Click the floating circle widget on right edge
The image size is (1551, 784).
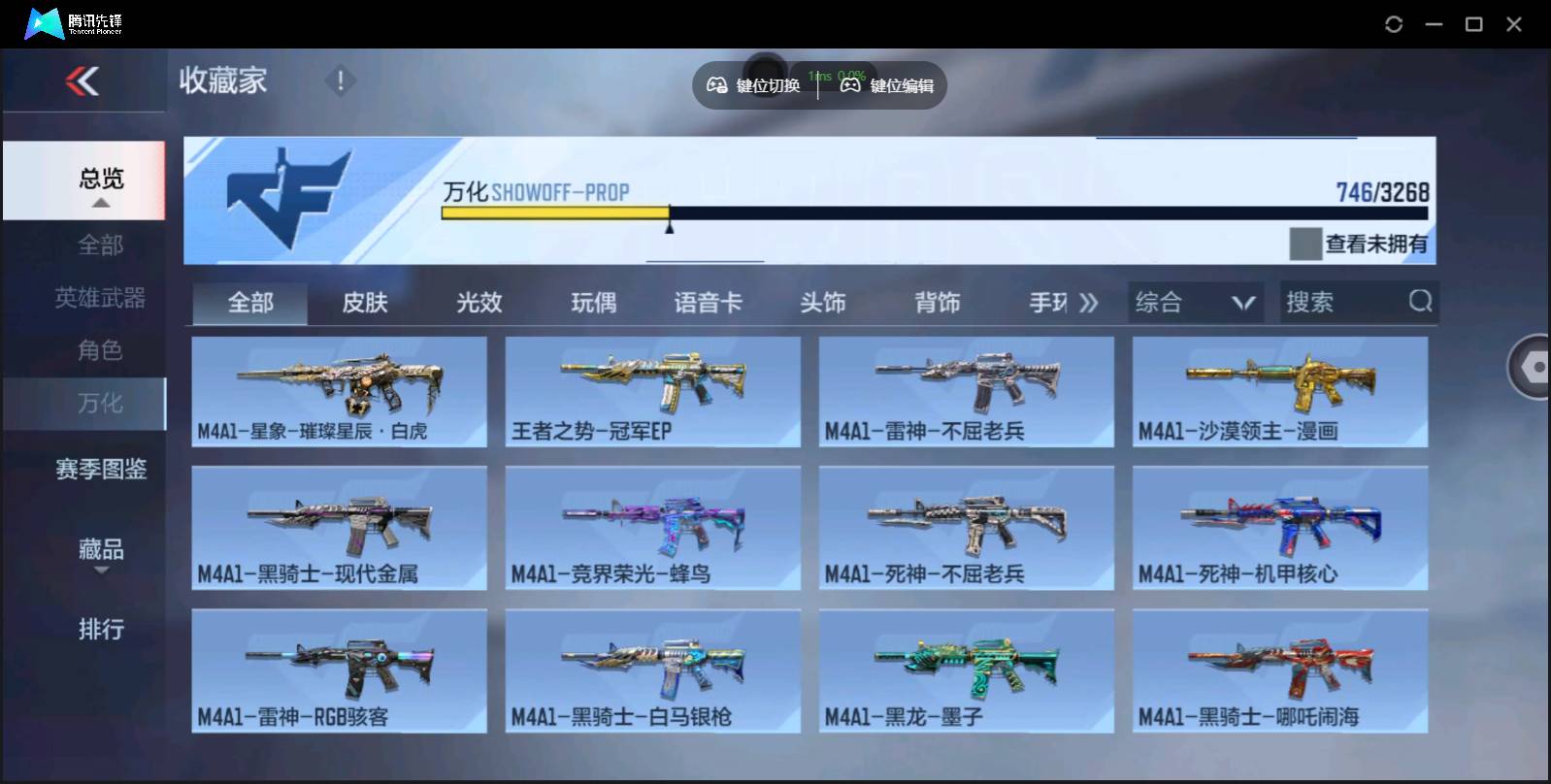[1531, 368]
